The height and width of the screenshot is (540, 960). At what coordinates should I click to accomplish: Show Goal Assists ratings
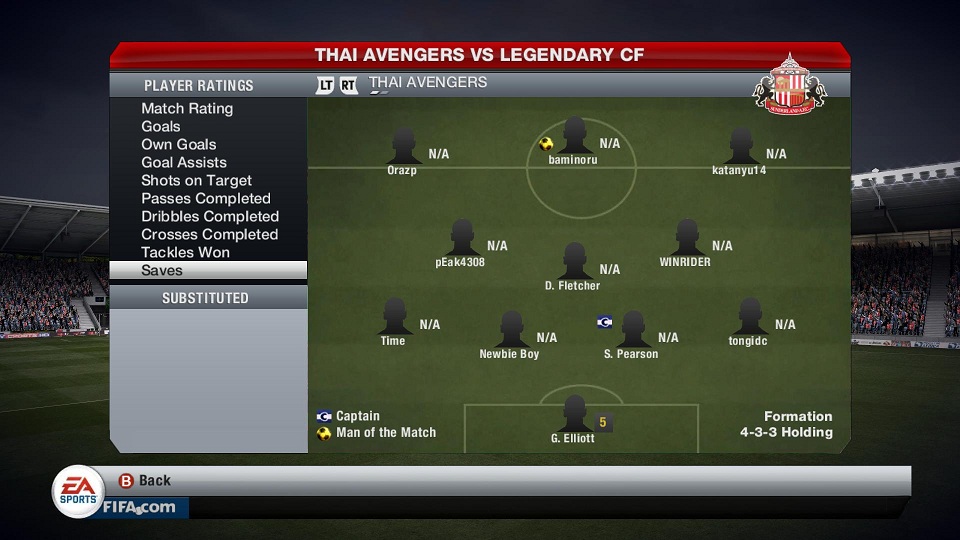pyautogui.click(x=184, y=162)
